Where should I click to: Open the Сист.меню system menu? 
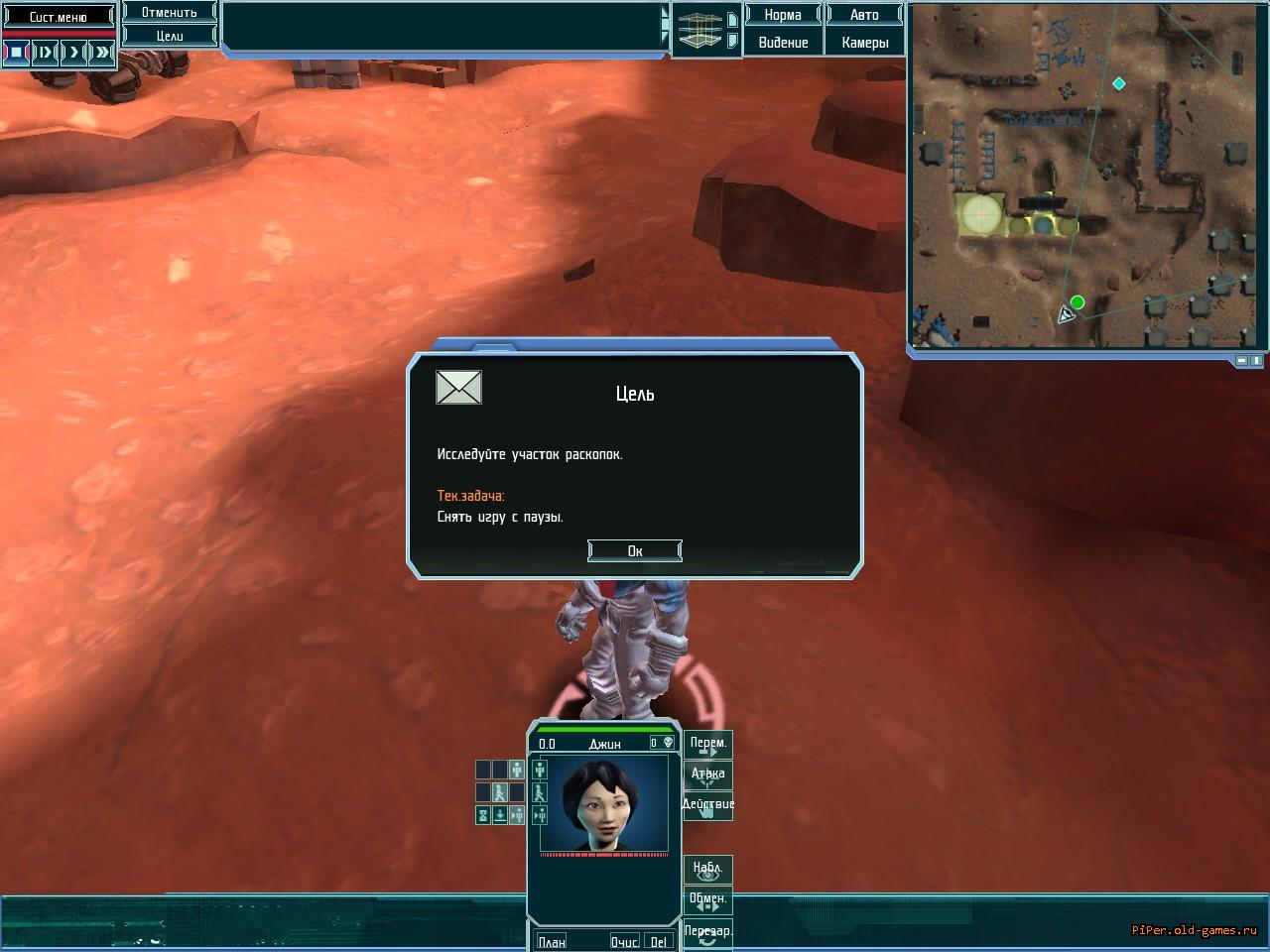pos(59,17)
